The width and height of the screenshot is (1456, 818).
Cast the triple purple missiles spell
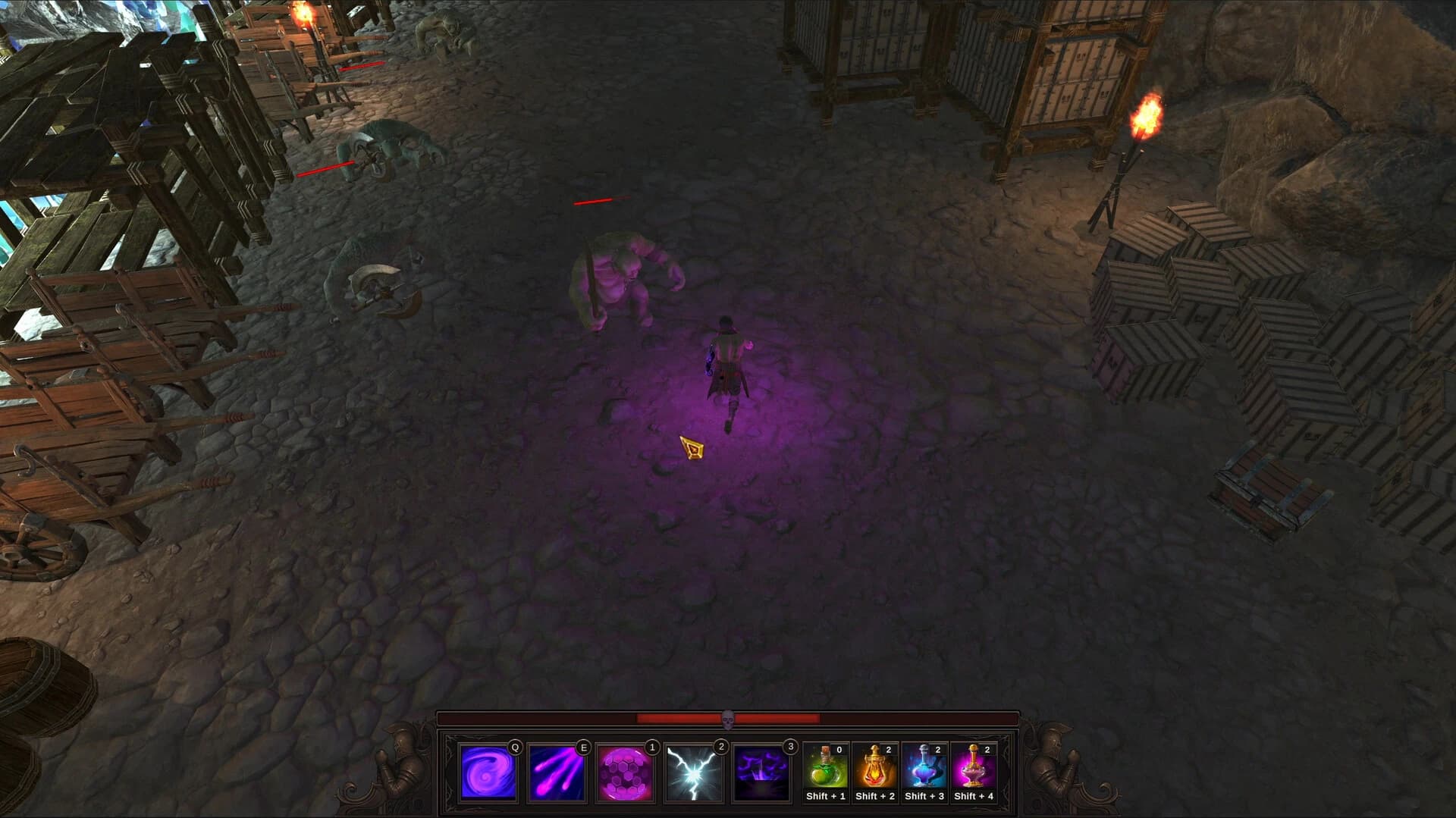coord(557,772)
